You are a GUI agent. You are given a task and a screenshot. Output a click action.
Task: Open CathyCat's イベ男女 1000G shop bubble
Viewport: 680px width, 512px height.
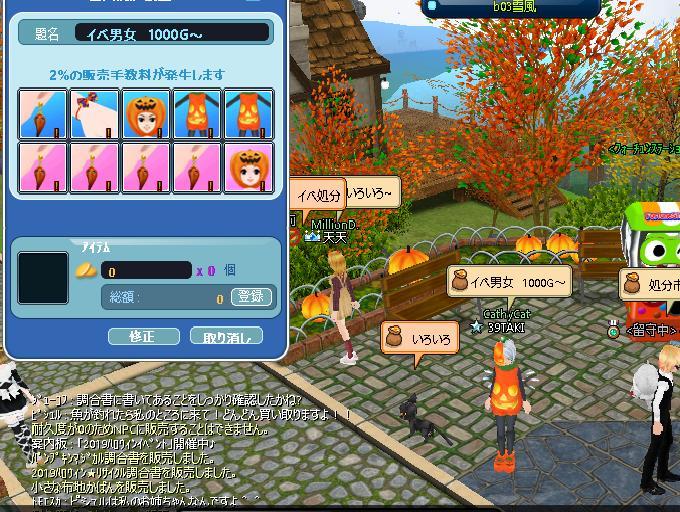pyautogui.click(x=508, y=283)
